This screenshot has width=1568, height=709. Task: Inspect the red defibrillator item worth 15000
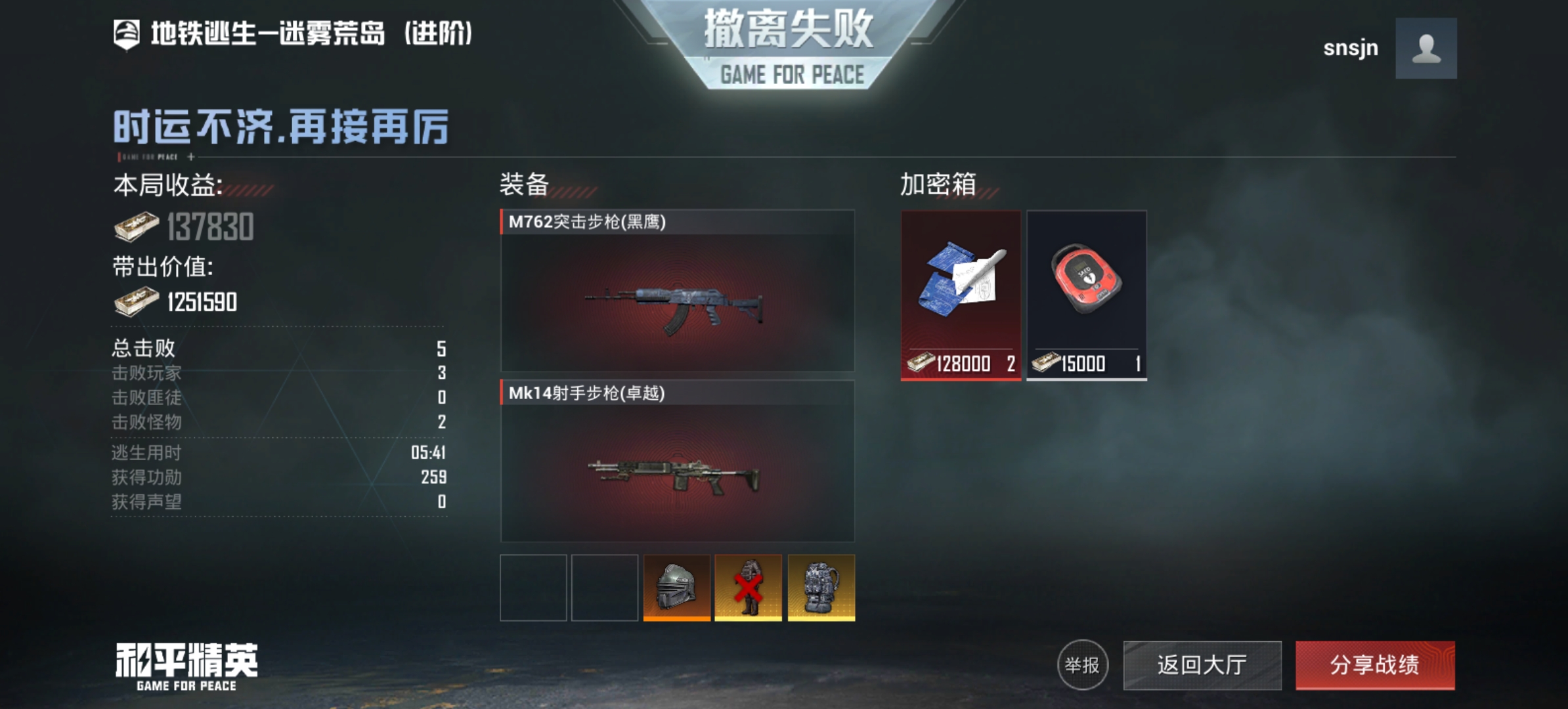(x=1087, y=295)
